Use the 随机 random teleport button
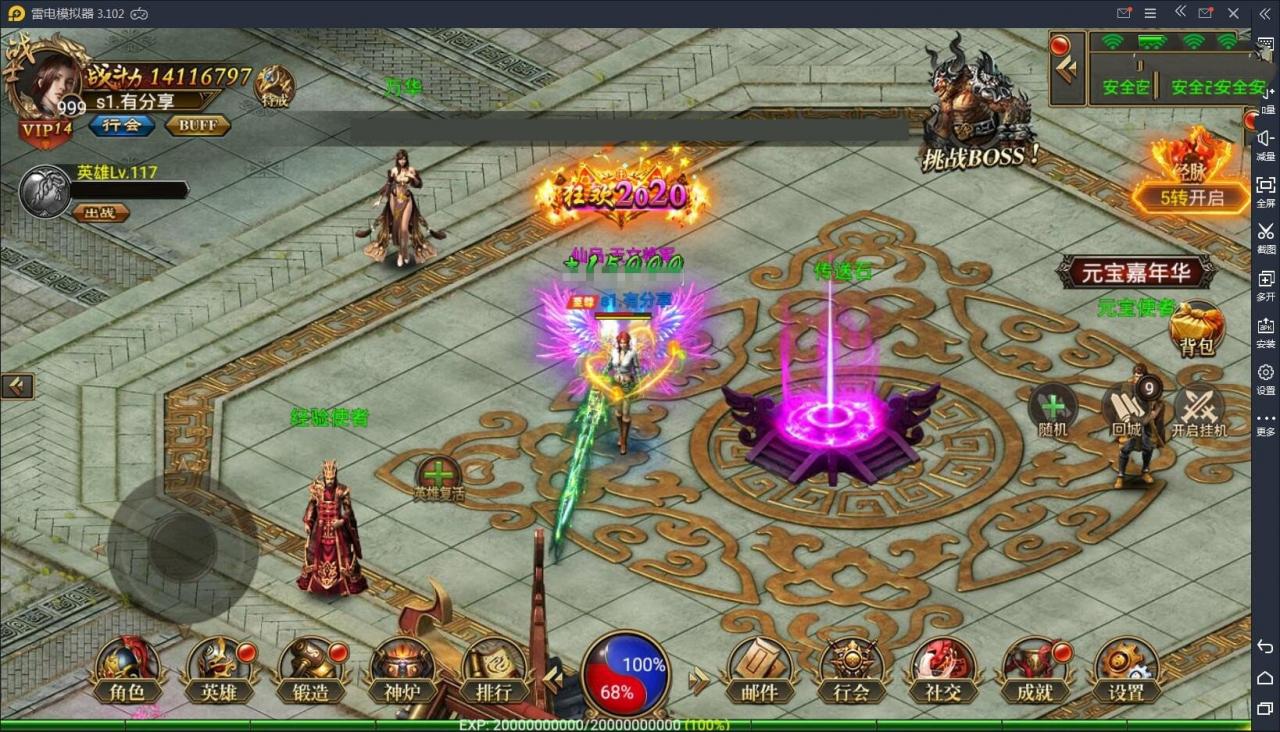 (x=1054, y=411)
